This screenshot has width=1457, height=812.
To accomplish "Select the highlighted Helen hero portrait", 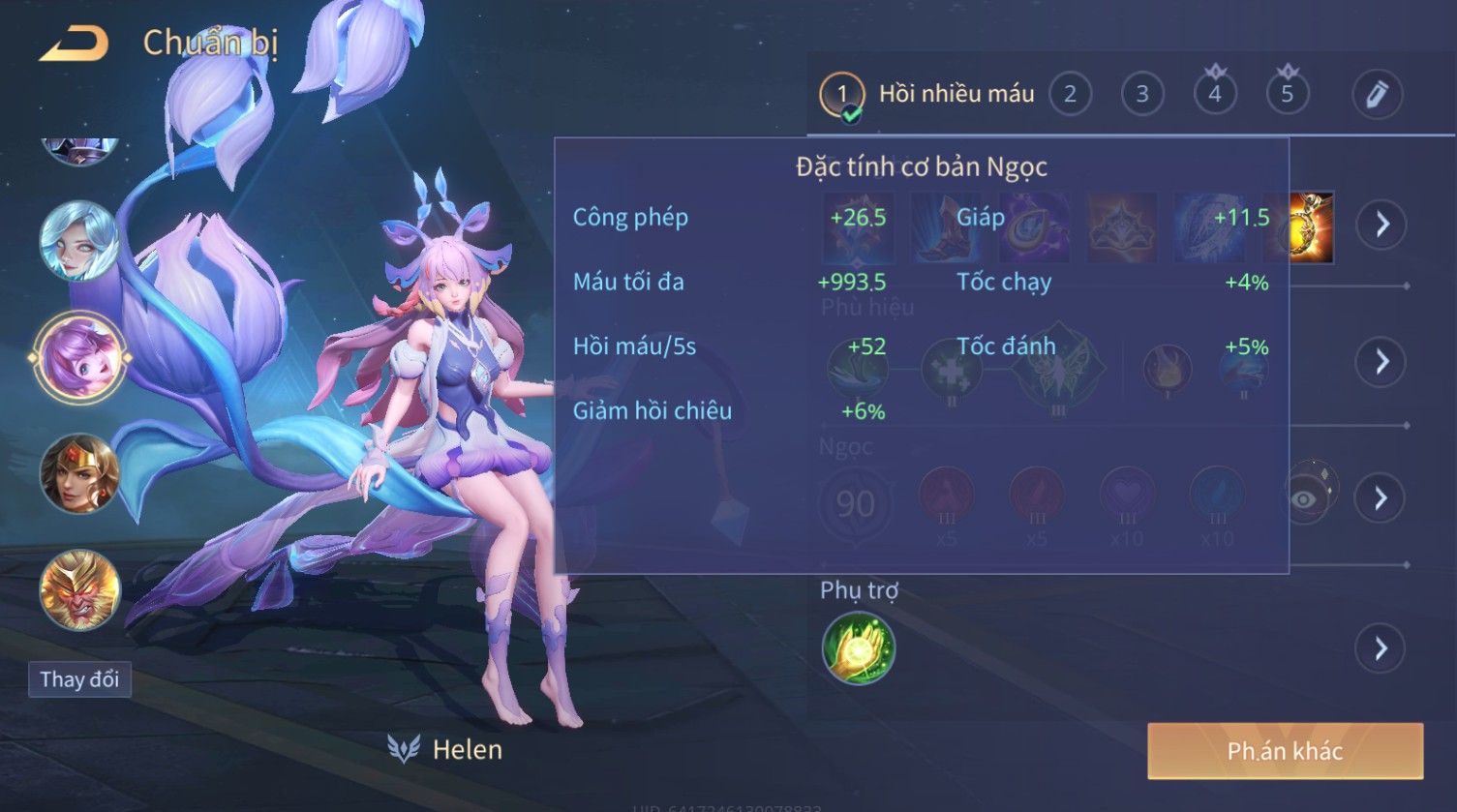I will click(79, 358).
